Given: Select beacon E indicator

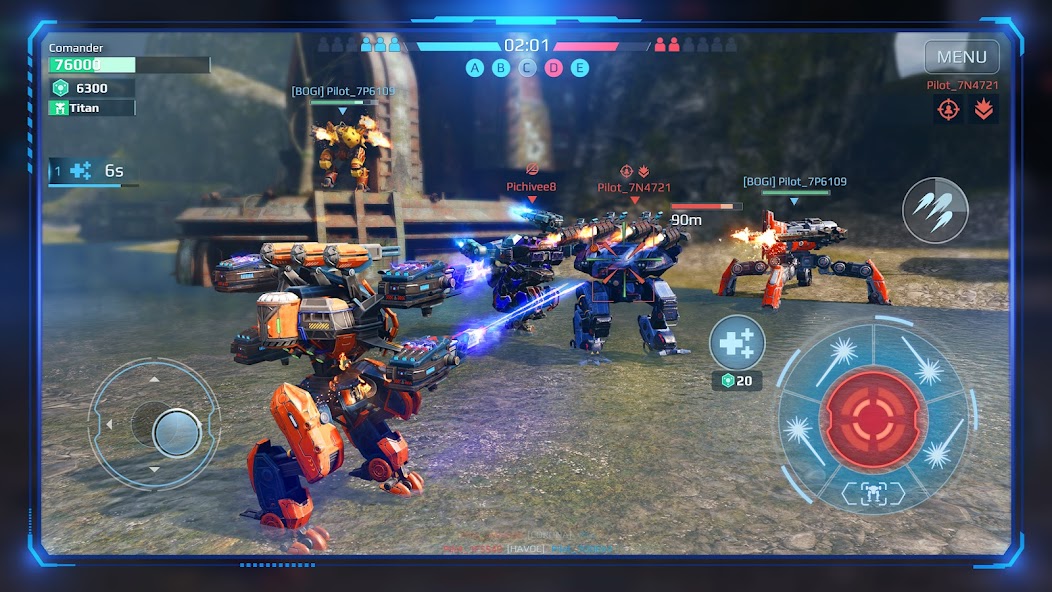Looking at the screenshot, I should (x=579, y=68).
